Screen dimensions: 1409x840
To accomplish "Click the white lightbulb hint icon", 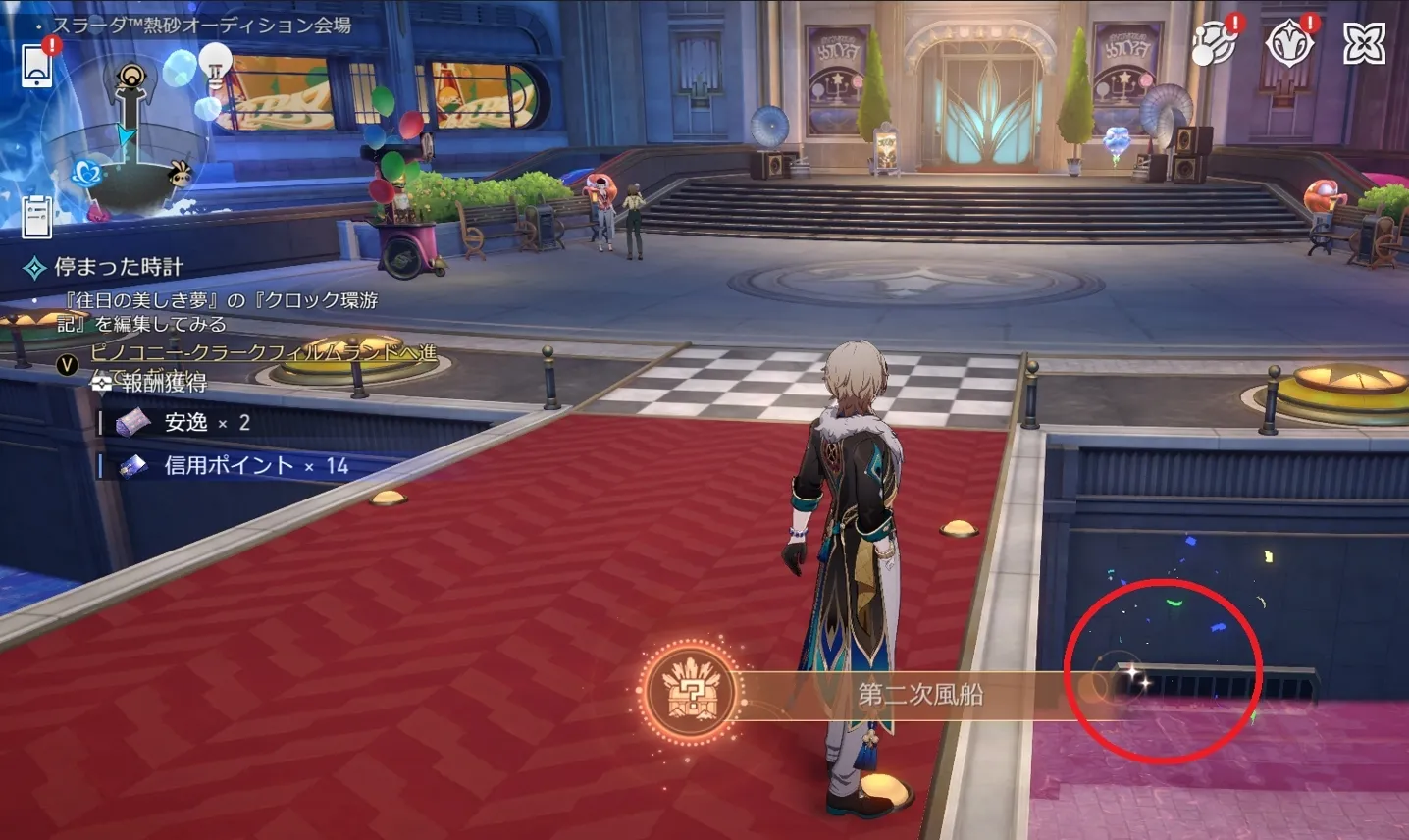I will (x=215, y=63).
